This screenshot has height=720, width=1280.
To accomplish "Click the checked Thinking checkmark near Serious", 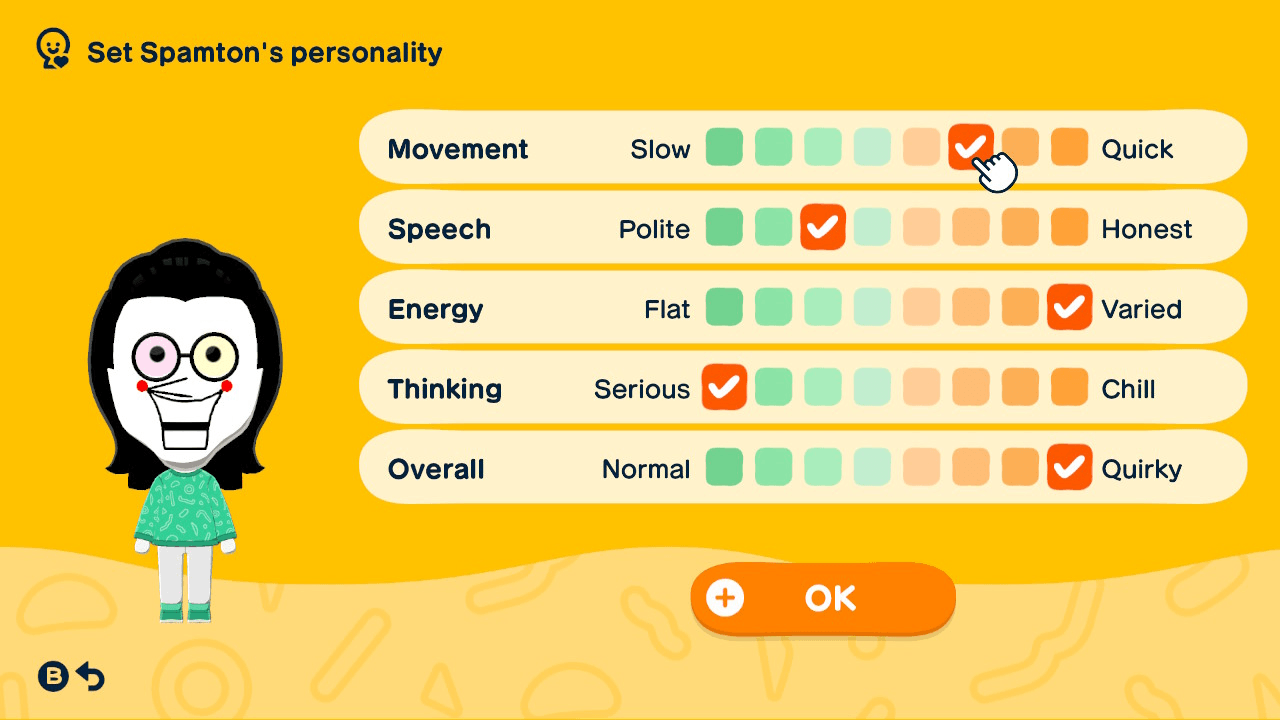I will (x=724, y=387).
